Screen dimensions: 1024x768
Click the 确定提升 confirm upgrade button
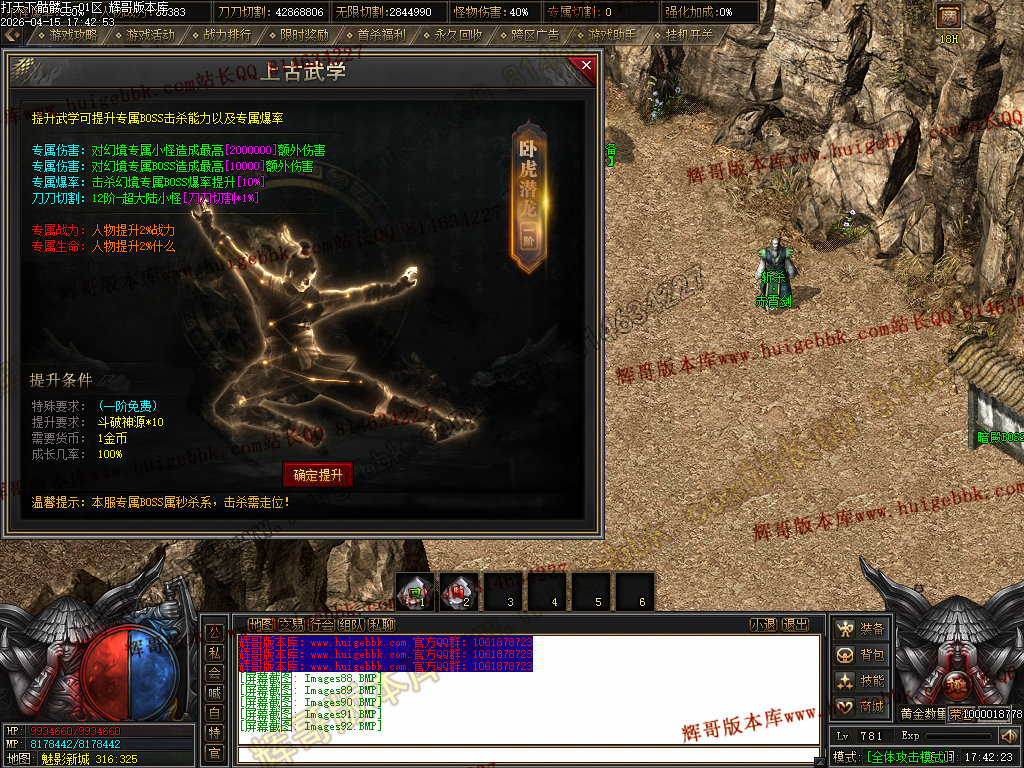pos(318,475)
